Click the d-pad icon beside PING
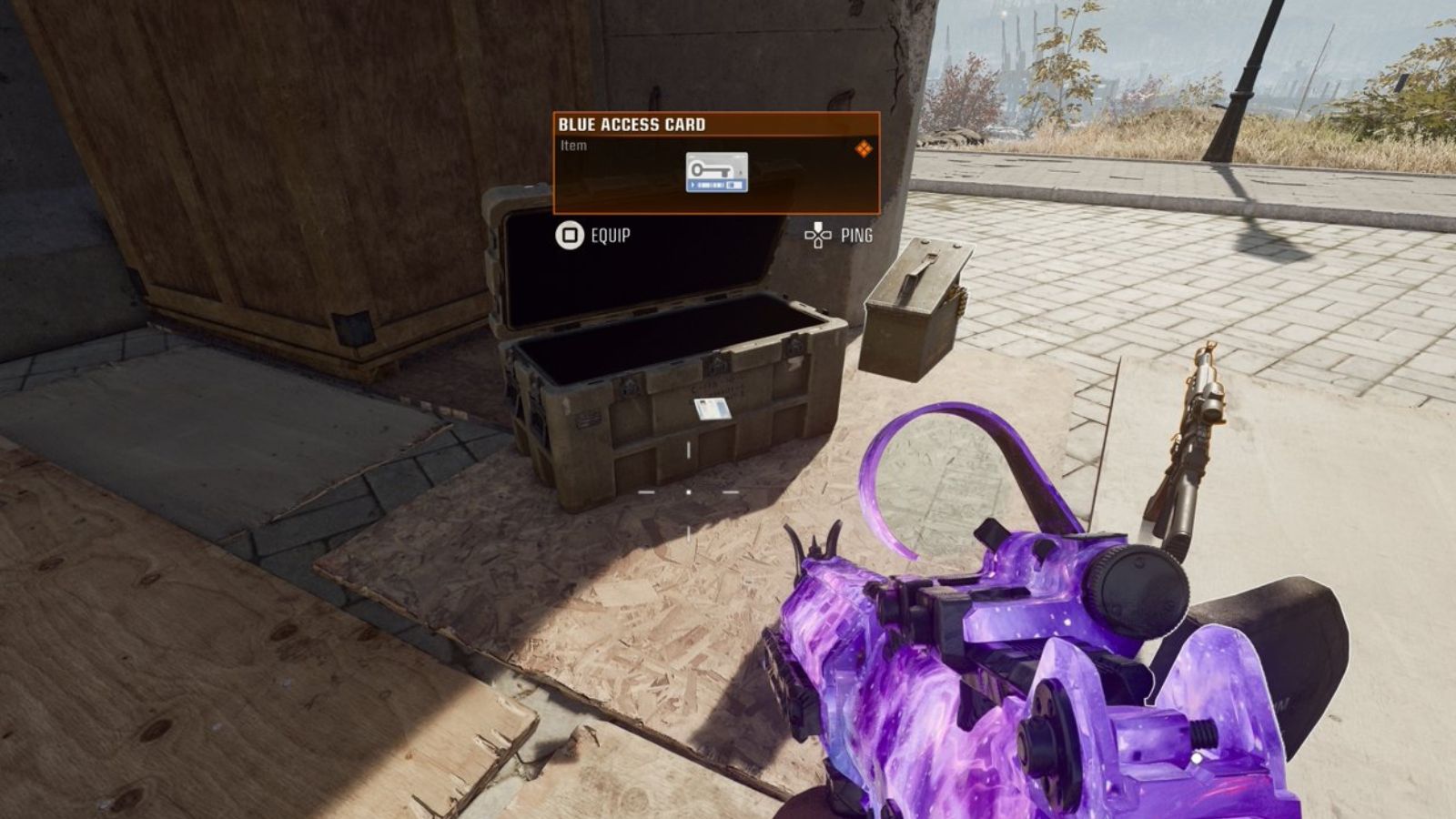The width and height of the screenshot is (1456, 819). pos(818,235)
